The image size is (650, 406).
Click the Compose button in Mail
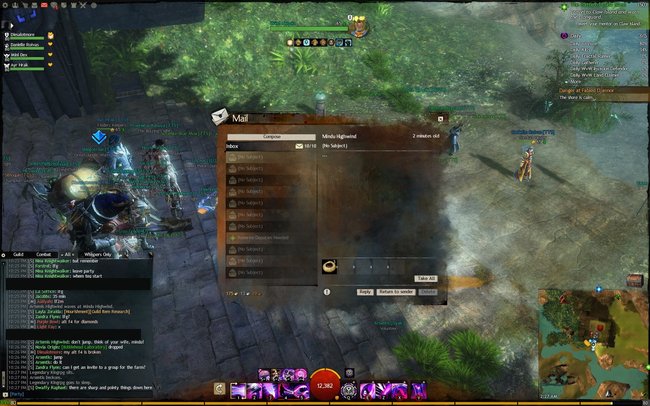pos(272,136)
